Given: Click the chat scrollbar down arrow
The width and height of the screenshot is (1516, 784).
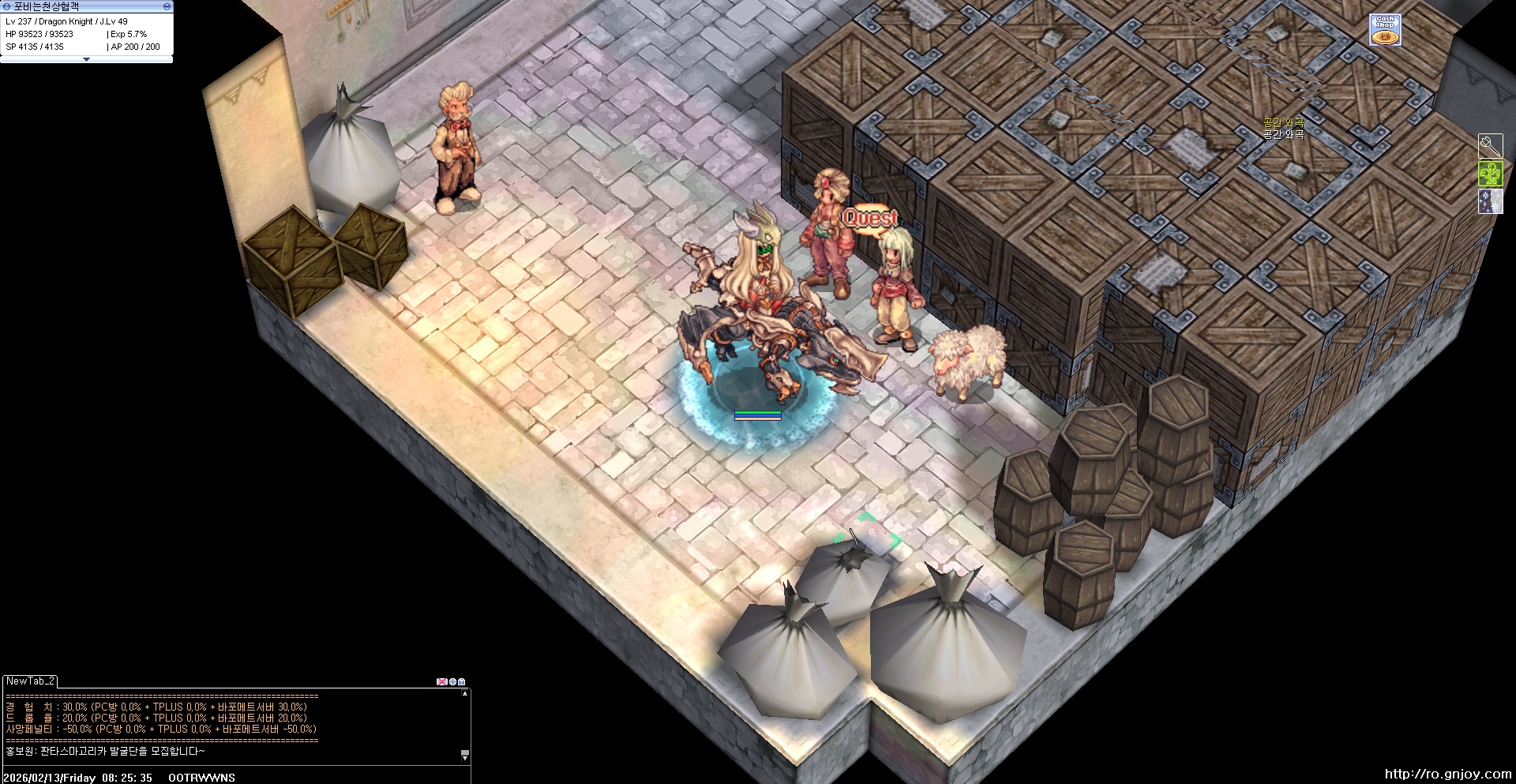Looking at the screenshot, I should coord(465,756).
